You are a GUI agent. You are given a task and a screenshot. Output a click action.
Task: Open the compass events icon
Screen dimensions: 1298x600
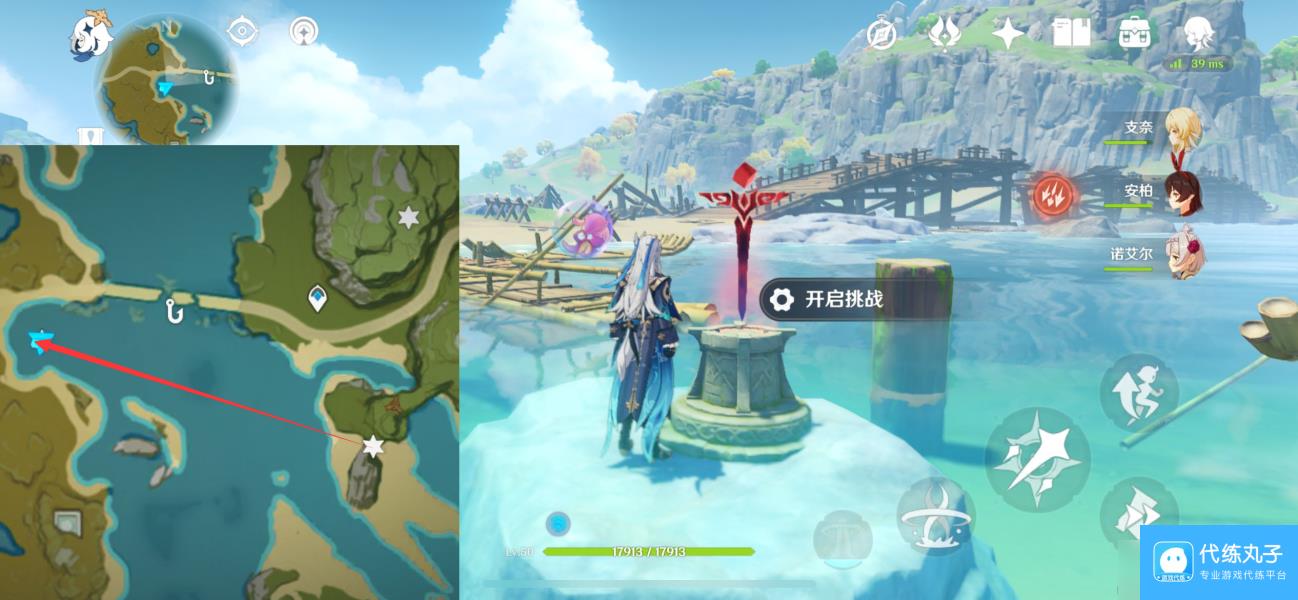(x=881, y=35)
